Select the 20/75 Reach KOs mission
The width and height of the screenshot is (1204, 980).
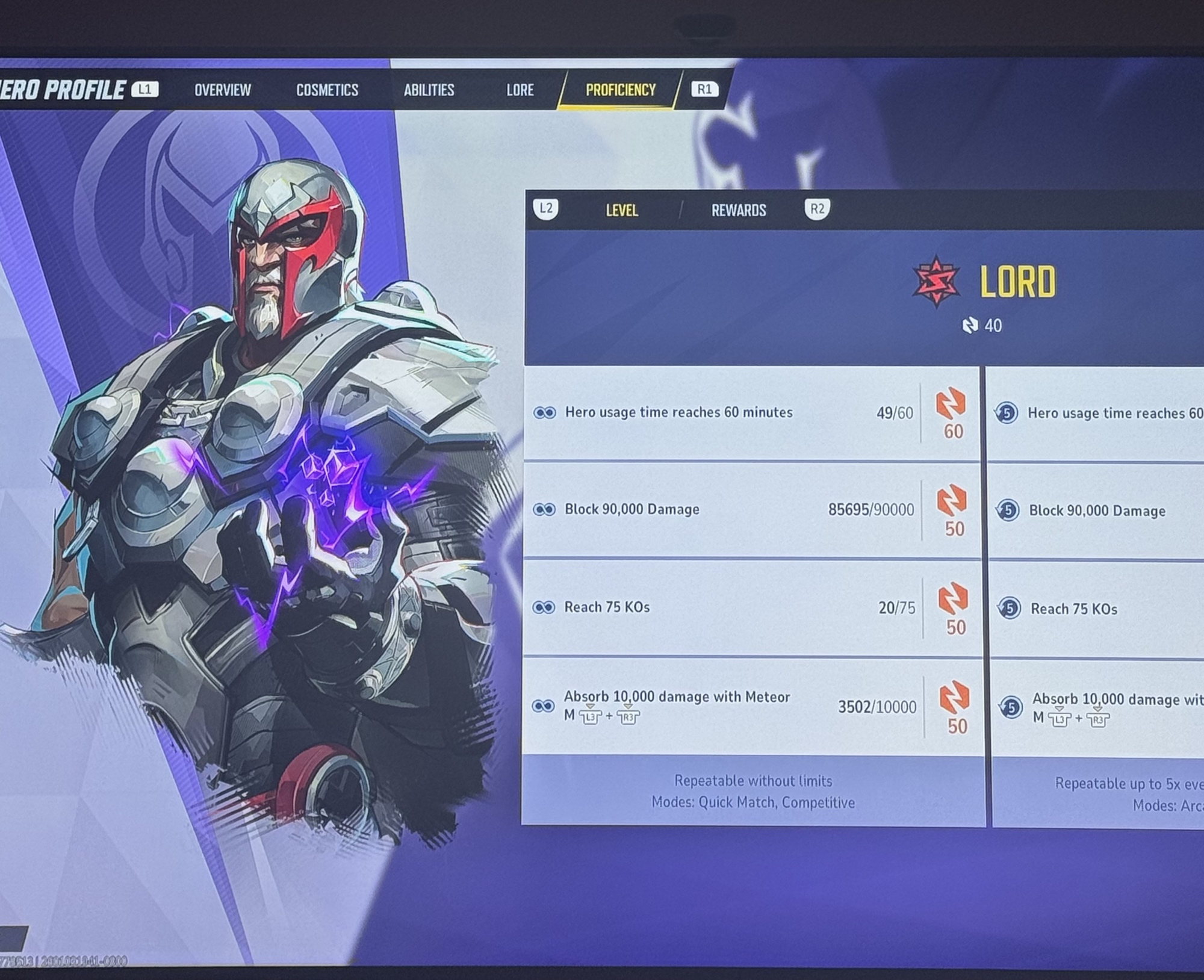coord(722,607)
